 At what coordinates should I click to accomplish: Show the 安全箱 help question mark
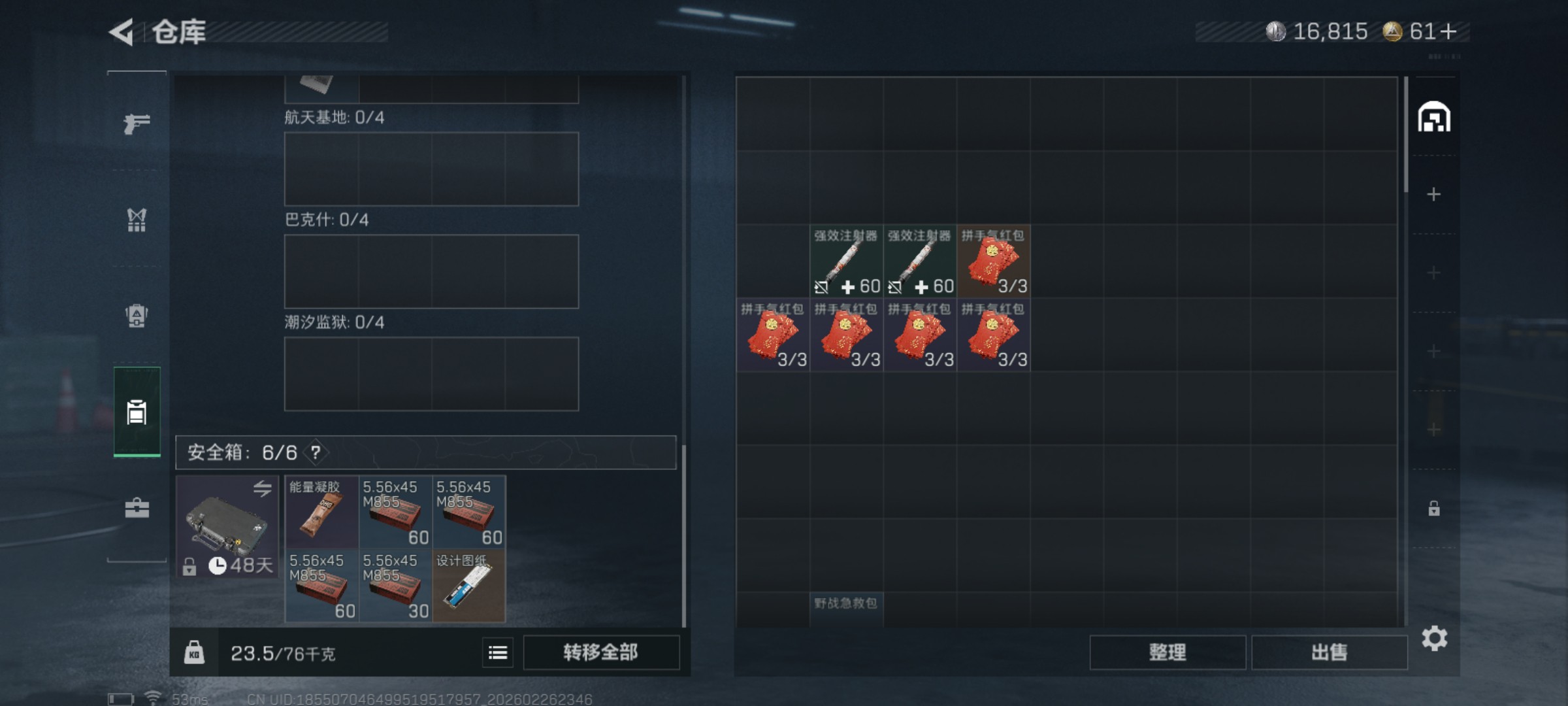pyautogui.click(x=316, y=452)
